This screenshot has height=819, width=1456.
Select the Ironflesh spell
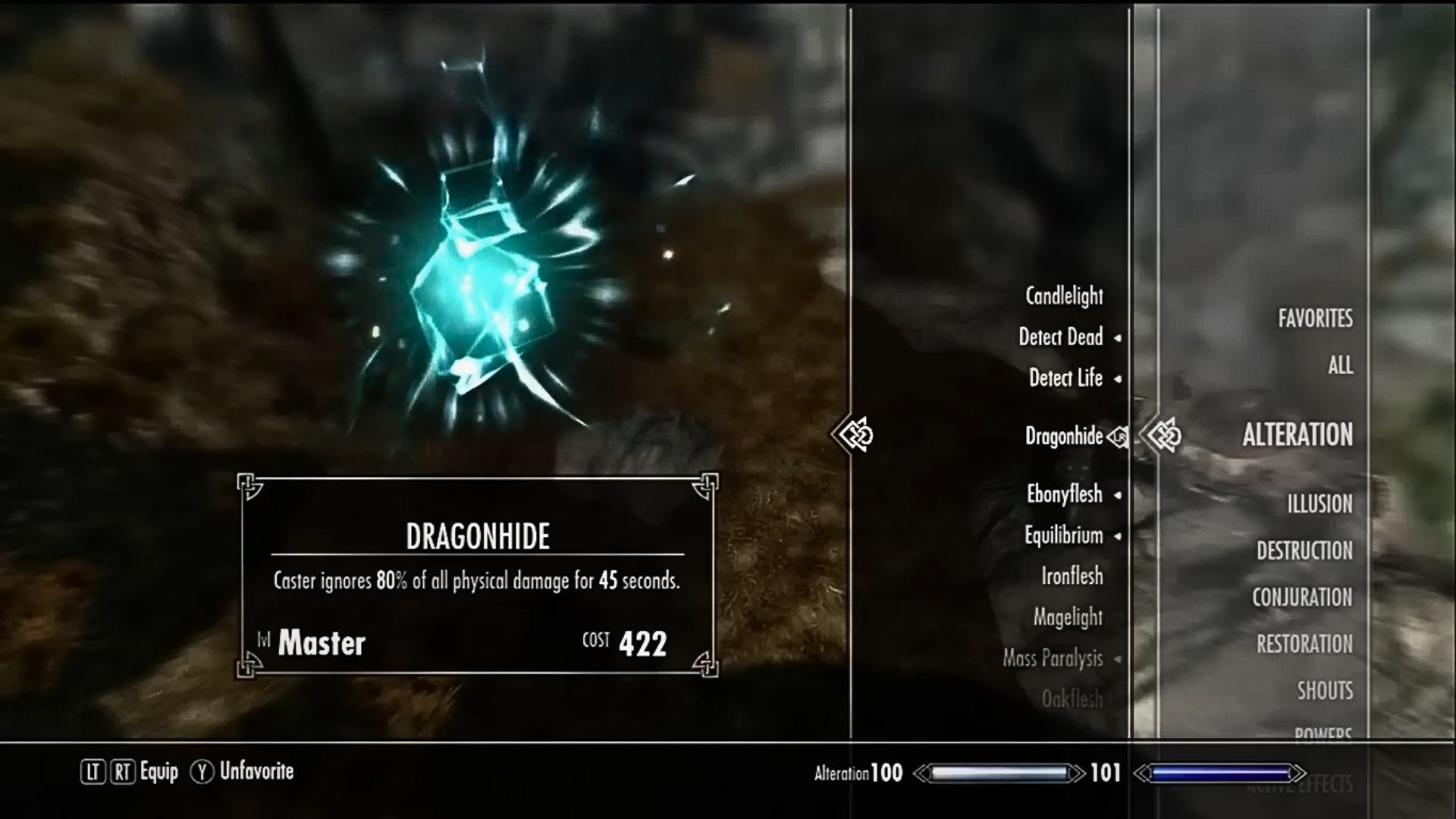(x=1072, y=576)
